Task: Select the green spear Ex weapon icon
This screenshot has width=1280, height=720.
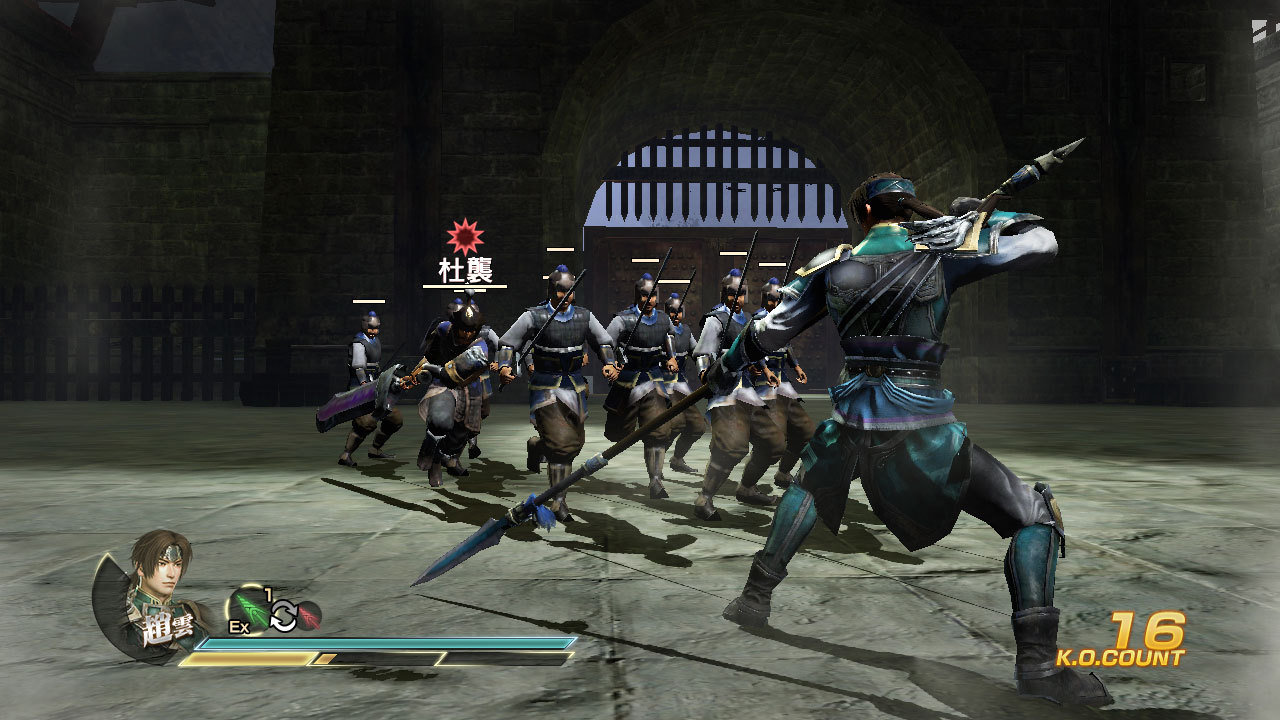Action: (x=250, y=610)
